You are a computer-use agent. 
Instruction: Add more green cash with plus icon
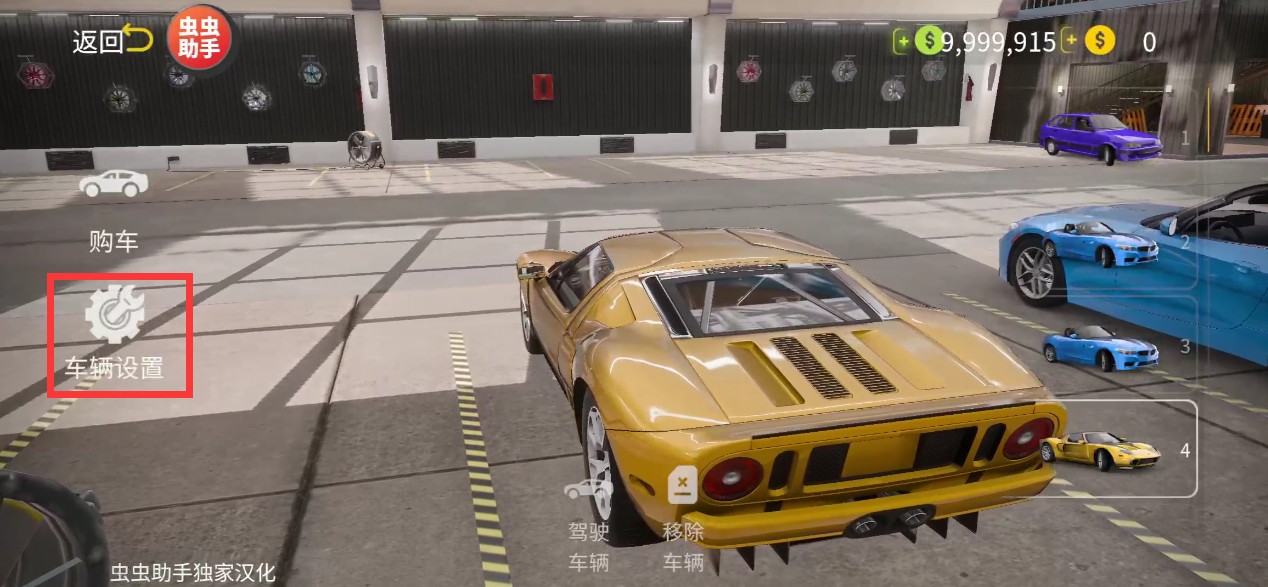coord(903,41)
